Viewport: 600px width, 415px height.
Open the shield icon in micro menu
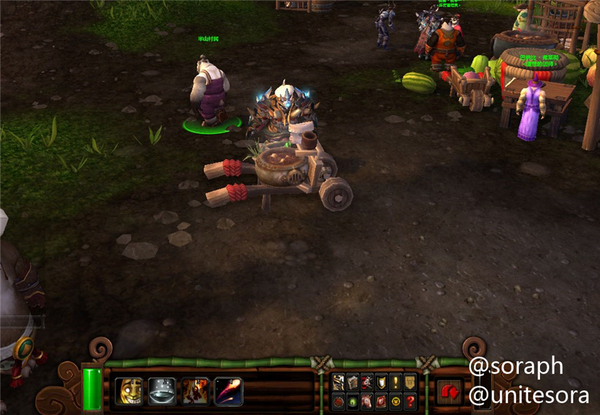point(382,381)
